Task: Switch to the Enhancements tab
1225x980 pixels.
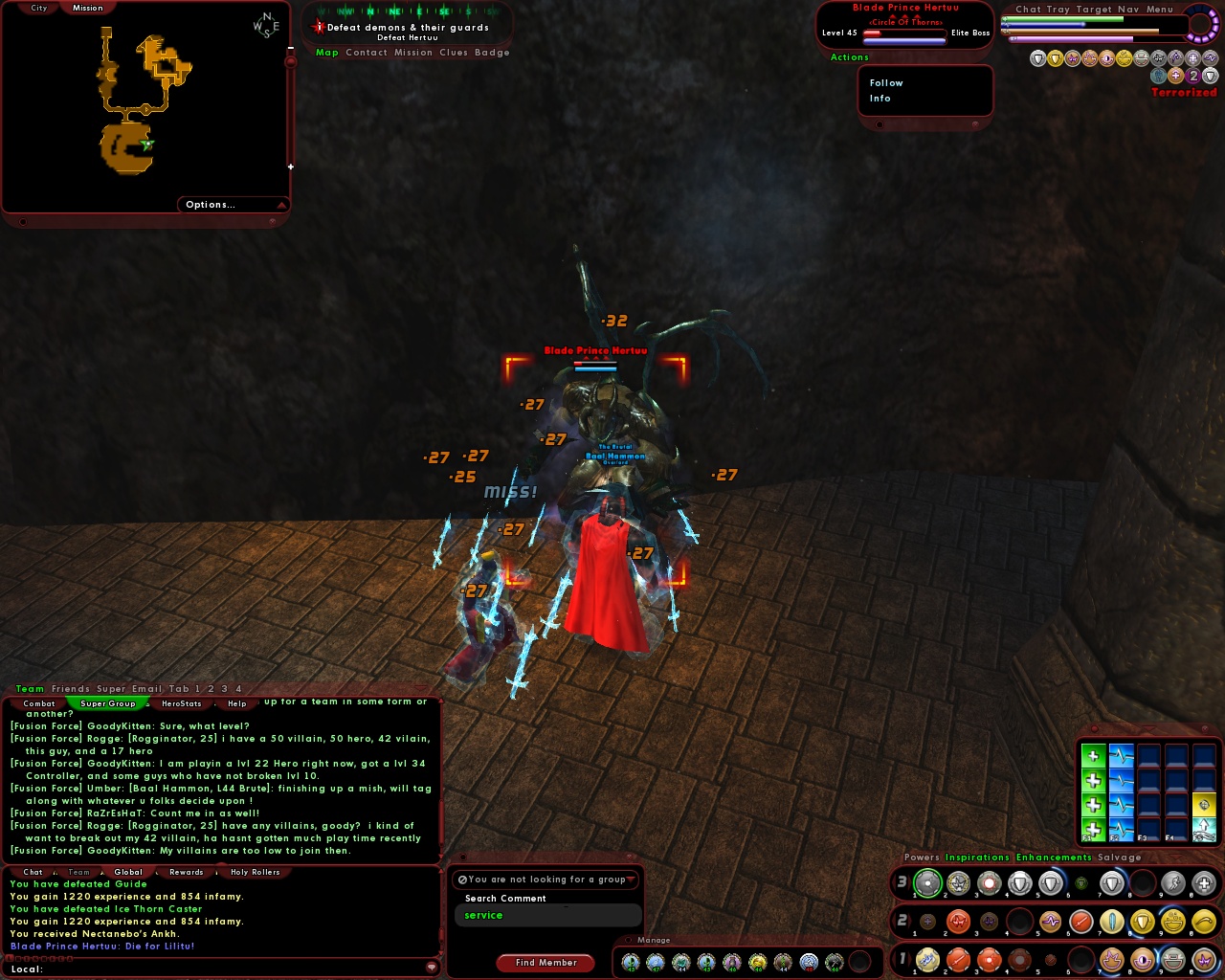Action: tap(1053, 857)
